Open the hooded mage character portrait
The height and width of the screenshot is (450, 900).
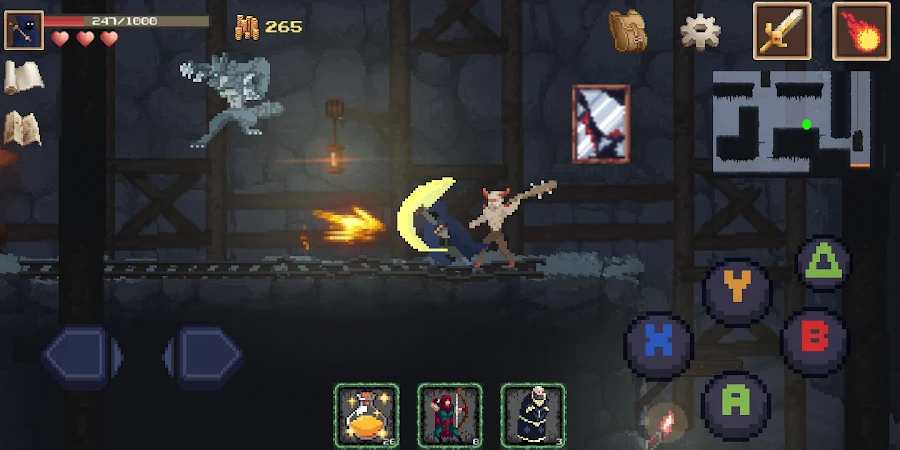point(22,30)
